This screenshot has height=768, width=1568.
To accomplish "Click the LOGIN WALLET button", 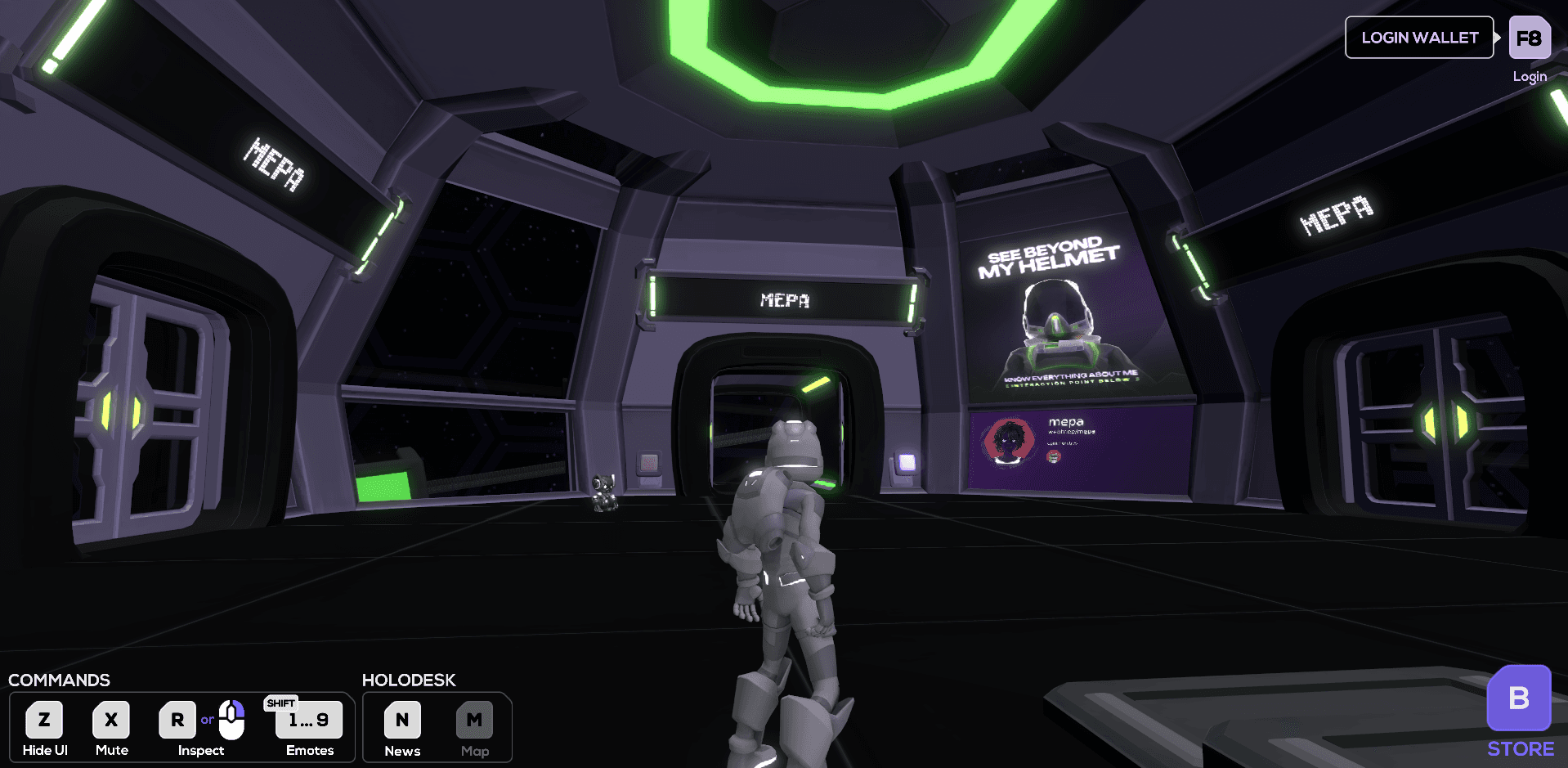I will point(1418,38).
